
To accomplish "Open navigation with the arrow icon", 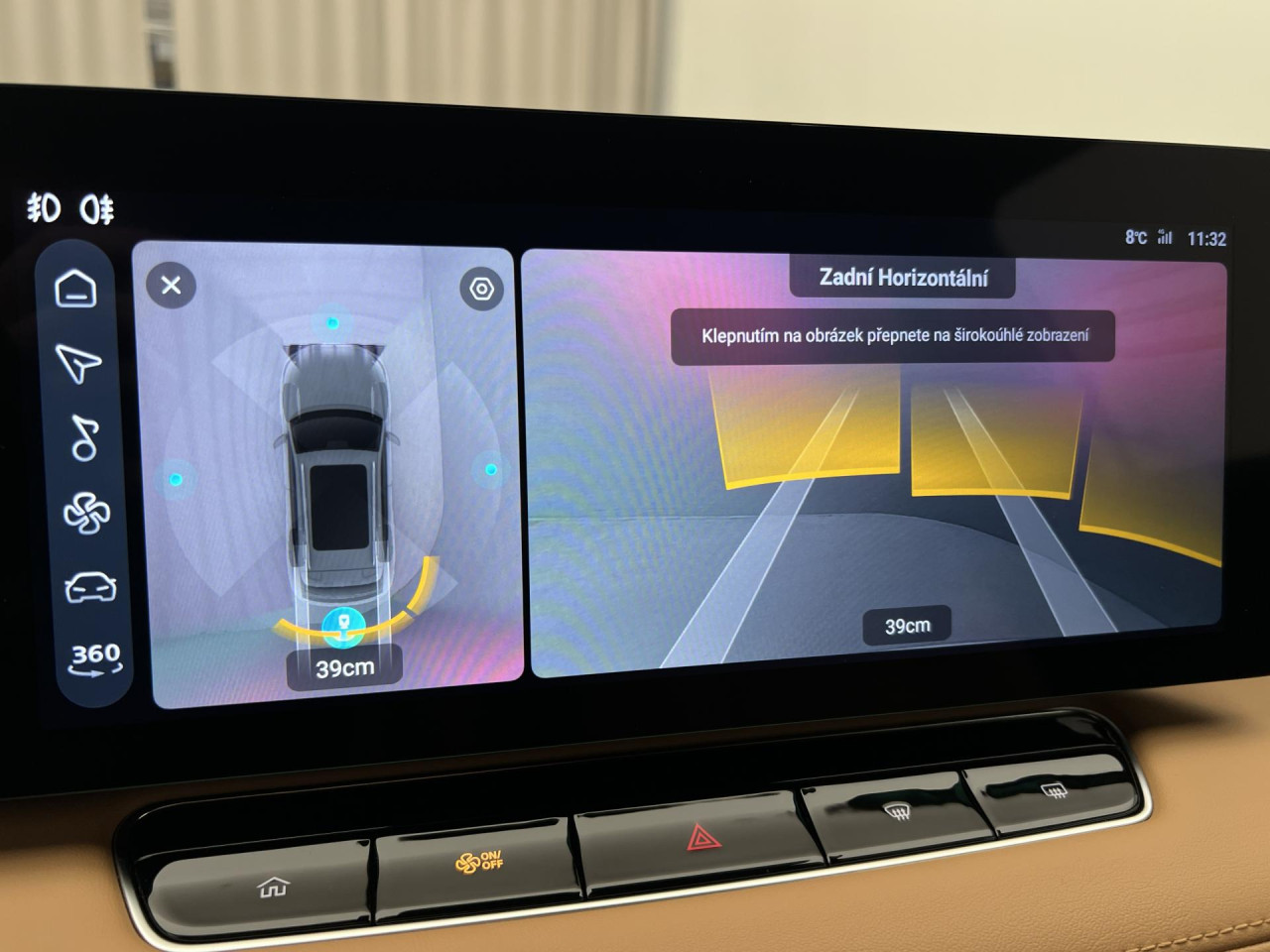I will (78, 363).
